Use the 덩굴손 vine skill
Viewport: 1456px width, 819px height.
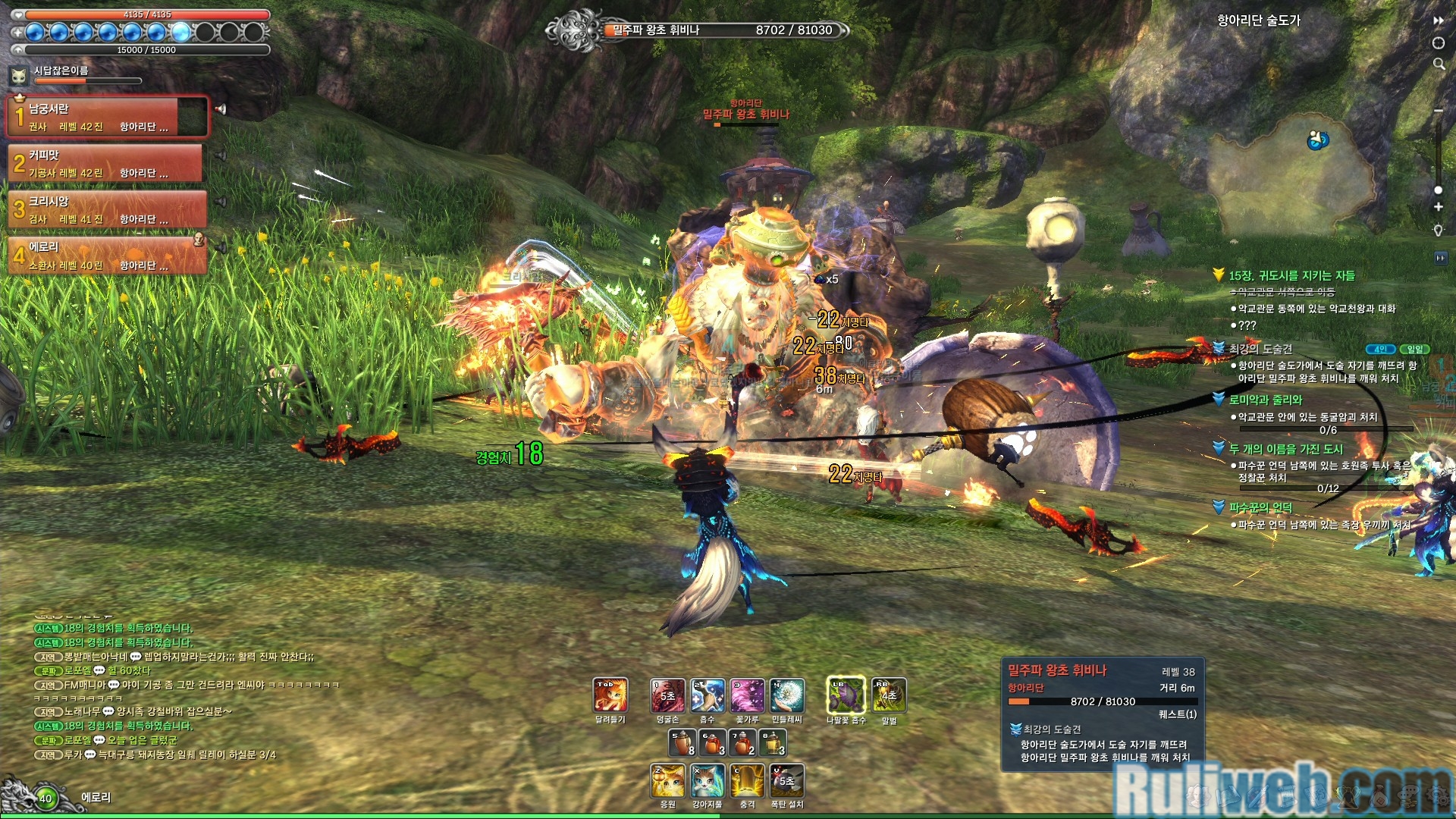(667, 695)
